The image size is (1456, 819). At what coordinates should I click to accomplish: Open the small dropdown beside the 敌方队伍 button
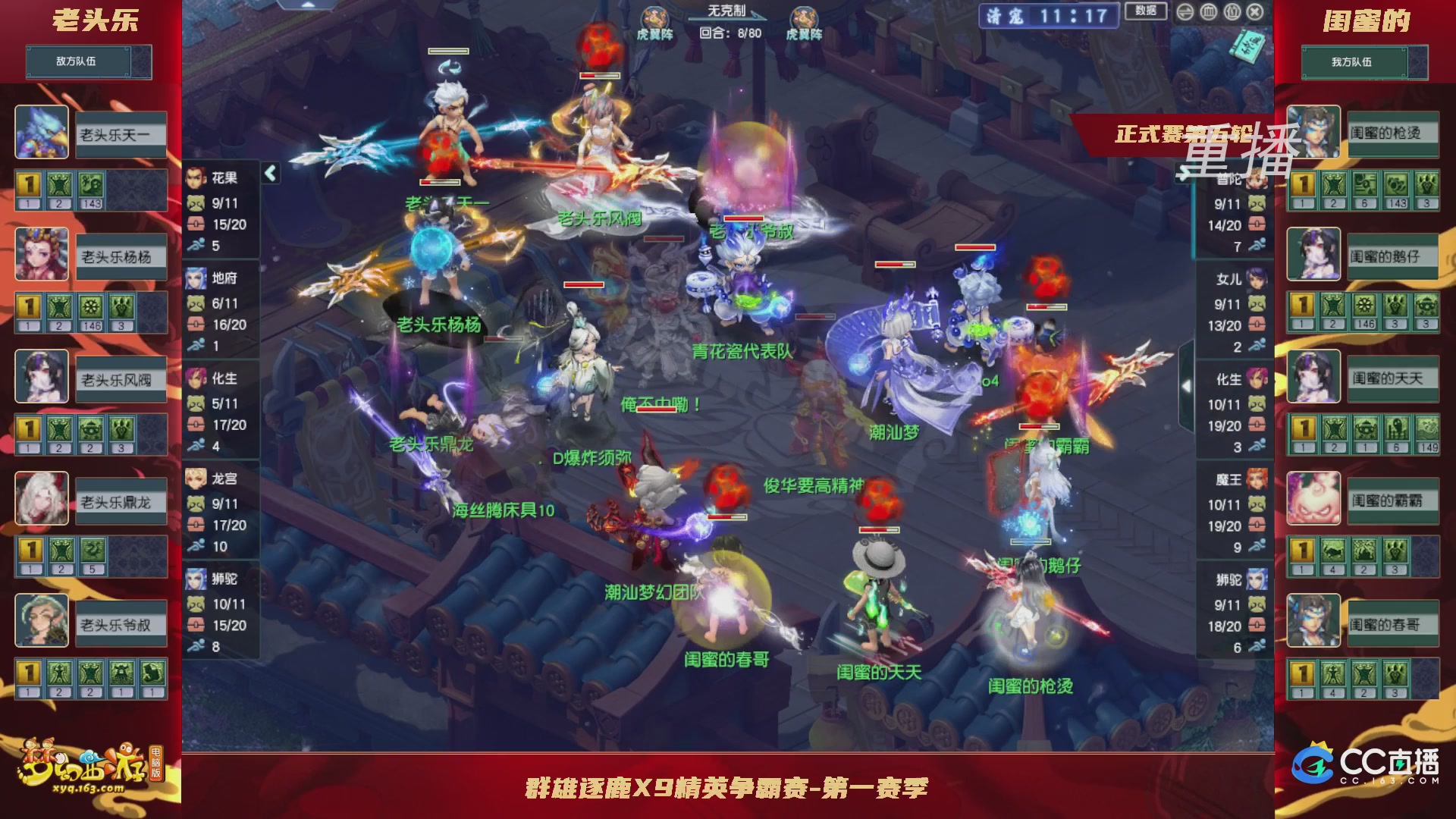143,62
